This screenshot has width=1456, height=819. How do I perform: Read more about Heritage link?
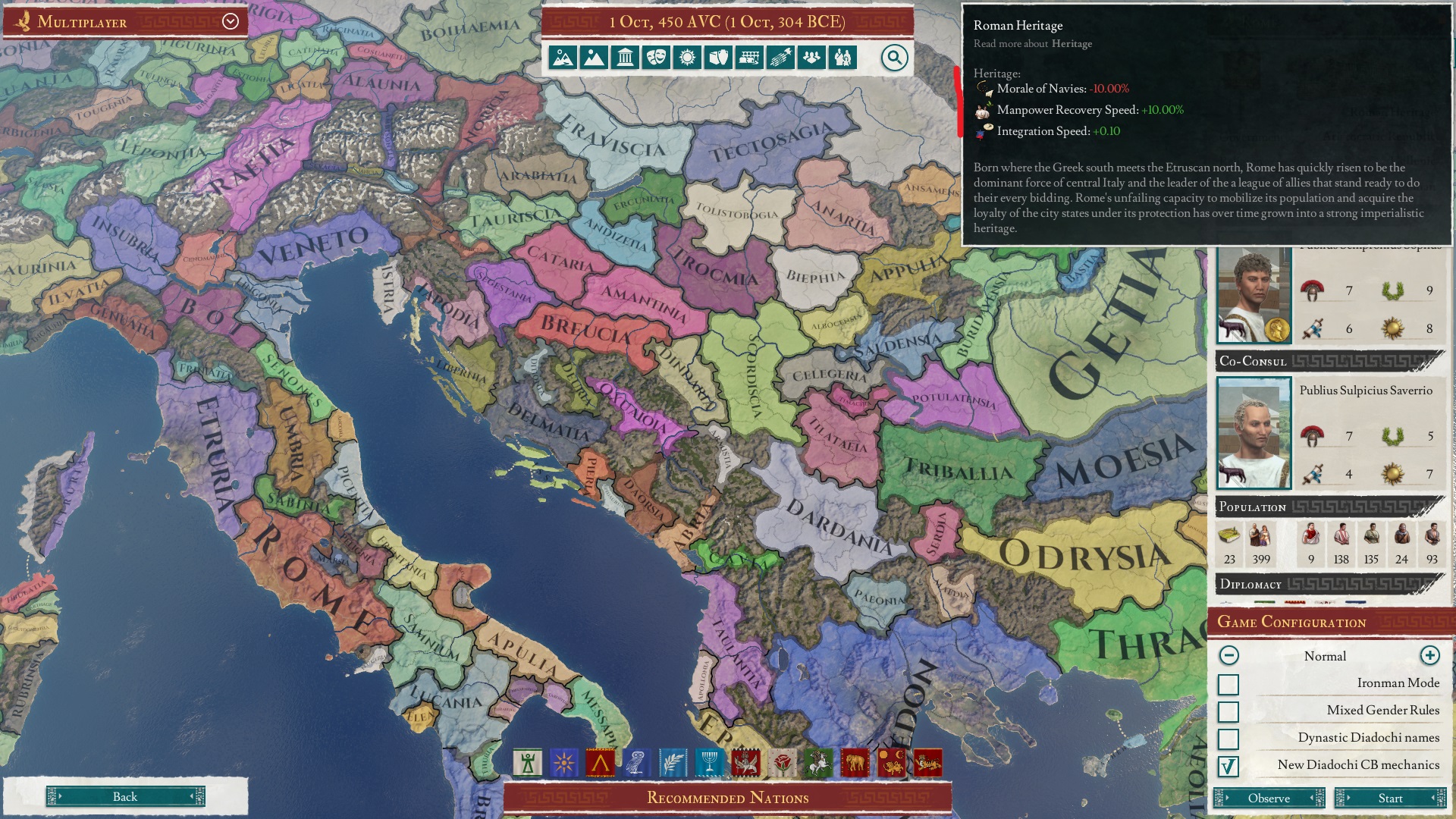[x=1071, y=44]
